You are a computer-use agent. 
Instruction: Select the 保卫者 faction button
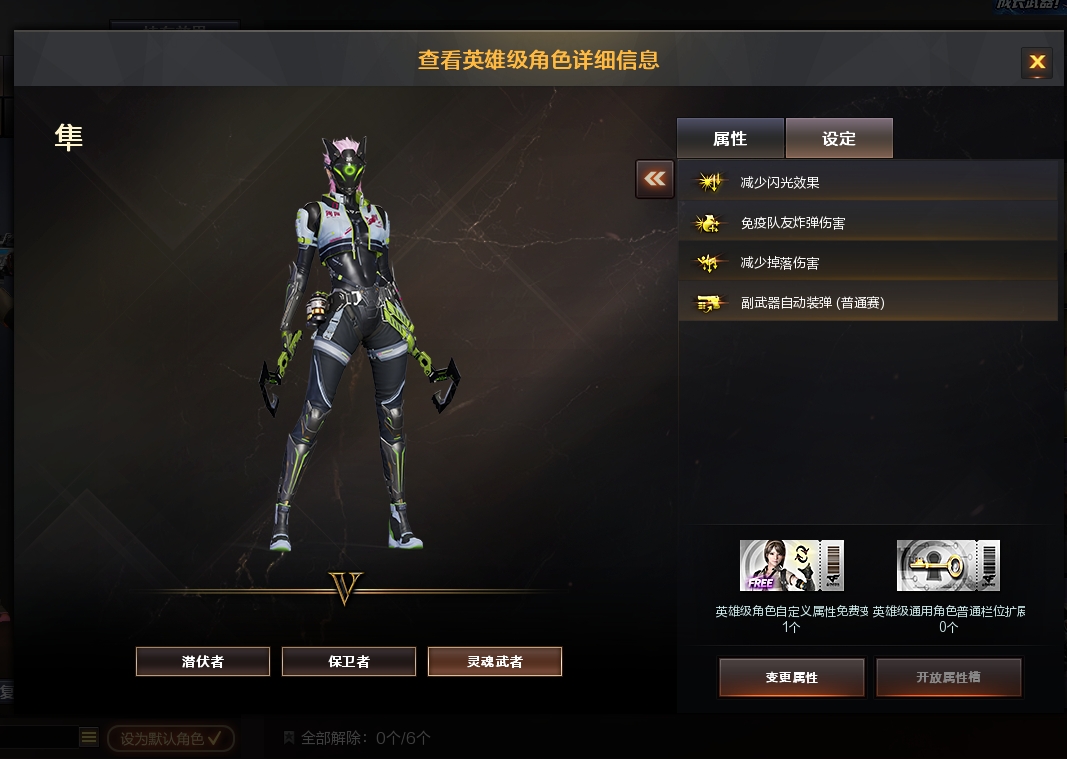349,661
